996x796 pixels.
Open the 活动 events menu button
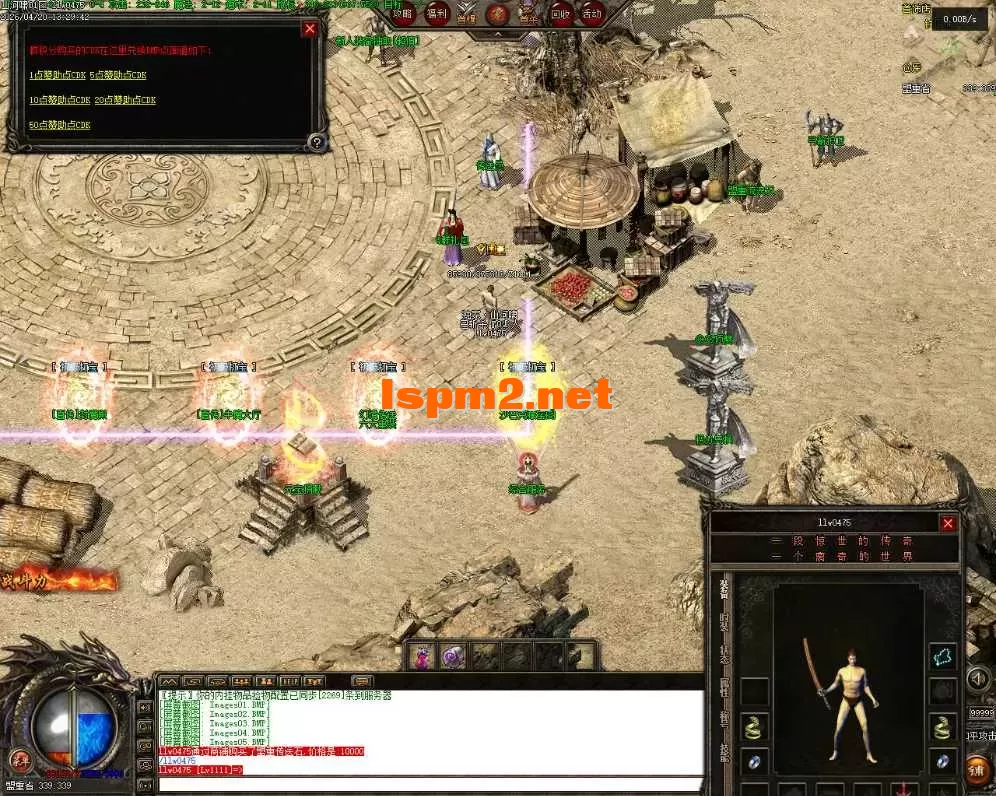[x=592, y=13]
